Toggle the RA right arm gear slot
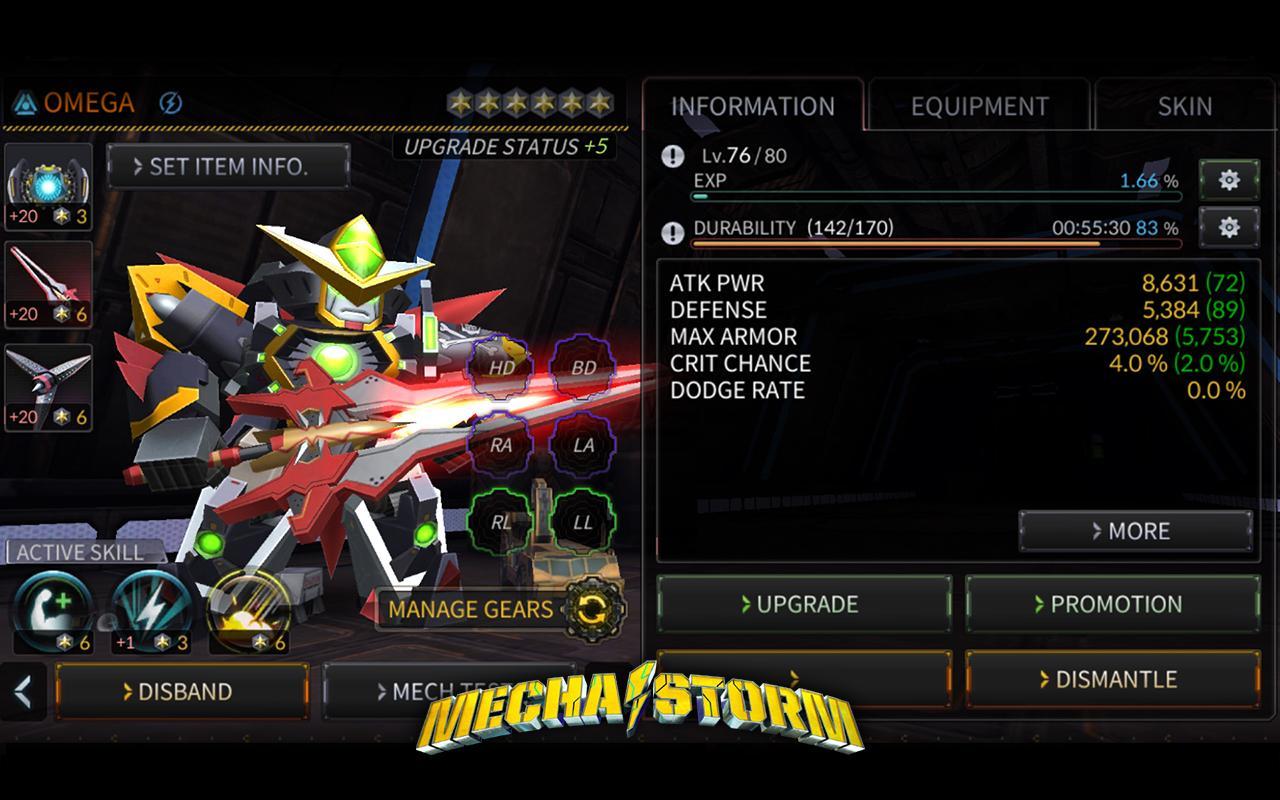 point(502,445)
